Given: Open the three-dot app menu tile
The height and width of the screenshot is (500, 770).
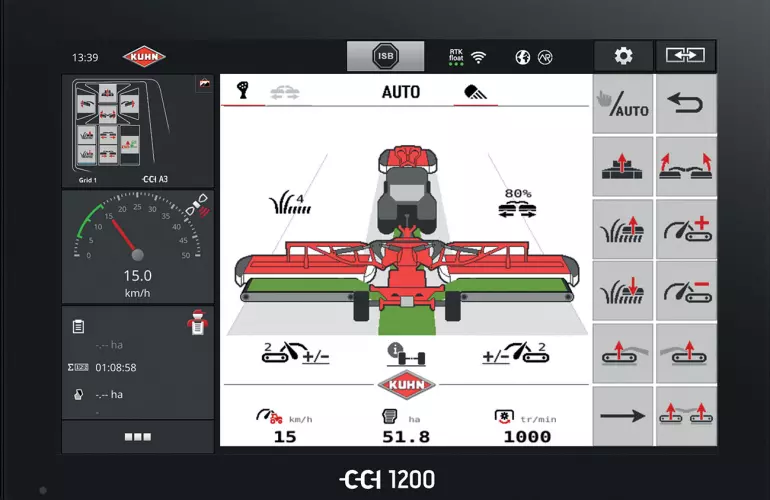Looking at the screenshot, I should (x=138, y=437).
